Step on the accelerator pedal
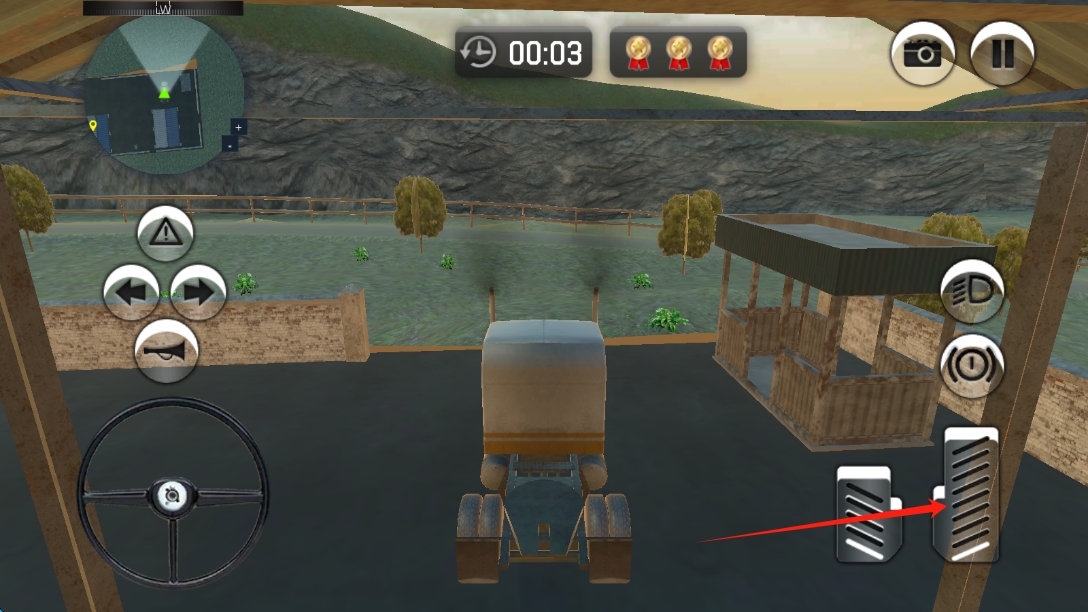This screenshot has width=1088, height=612. [x=966, y=493]
